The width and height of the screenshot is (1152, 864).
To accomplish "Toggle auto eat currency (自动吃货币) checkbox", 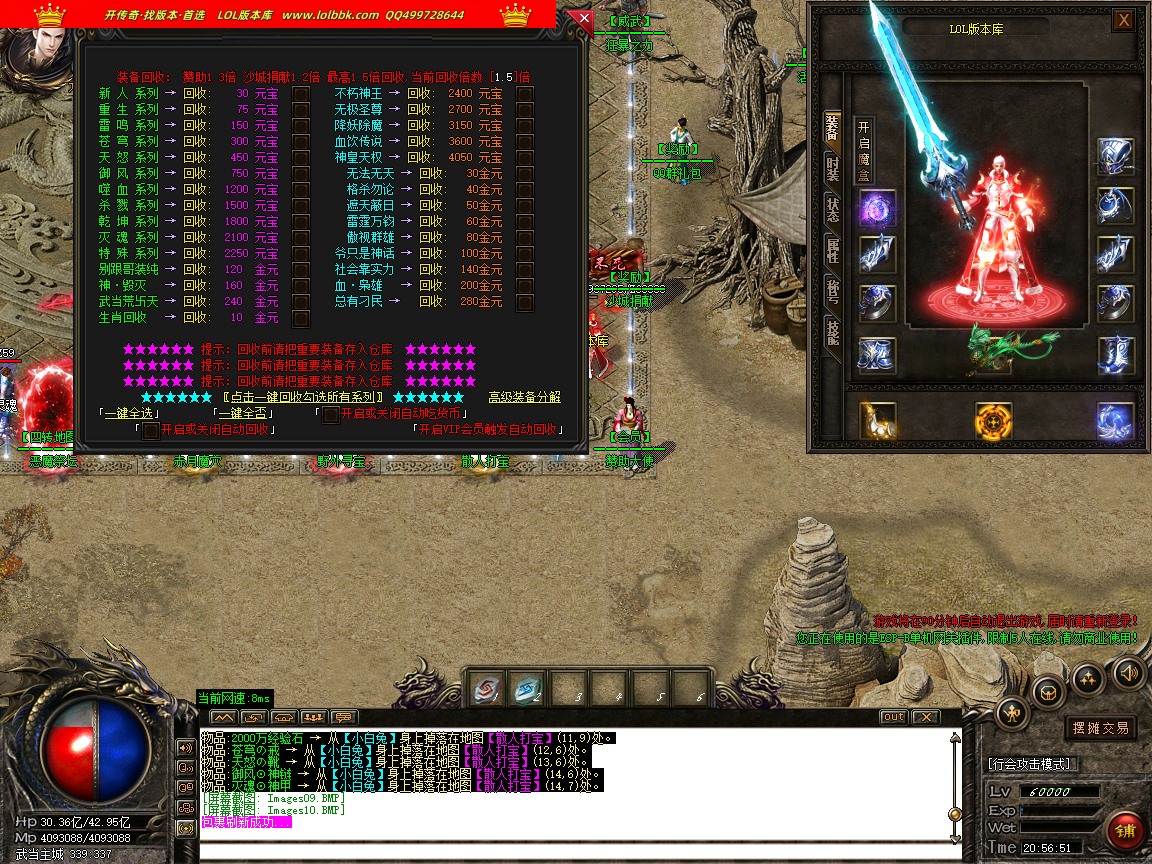I will 330,413.
